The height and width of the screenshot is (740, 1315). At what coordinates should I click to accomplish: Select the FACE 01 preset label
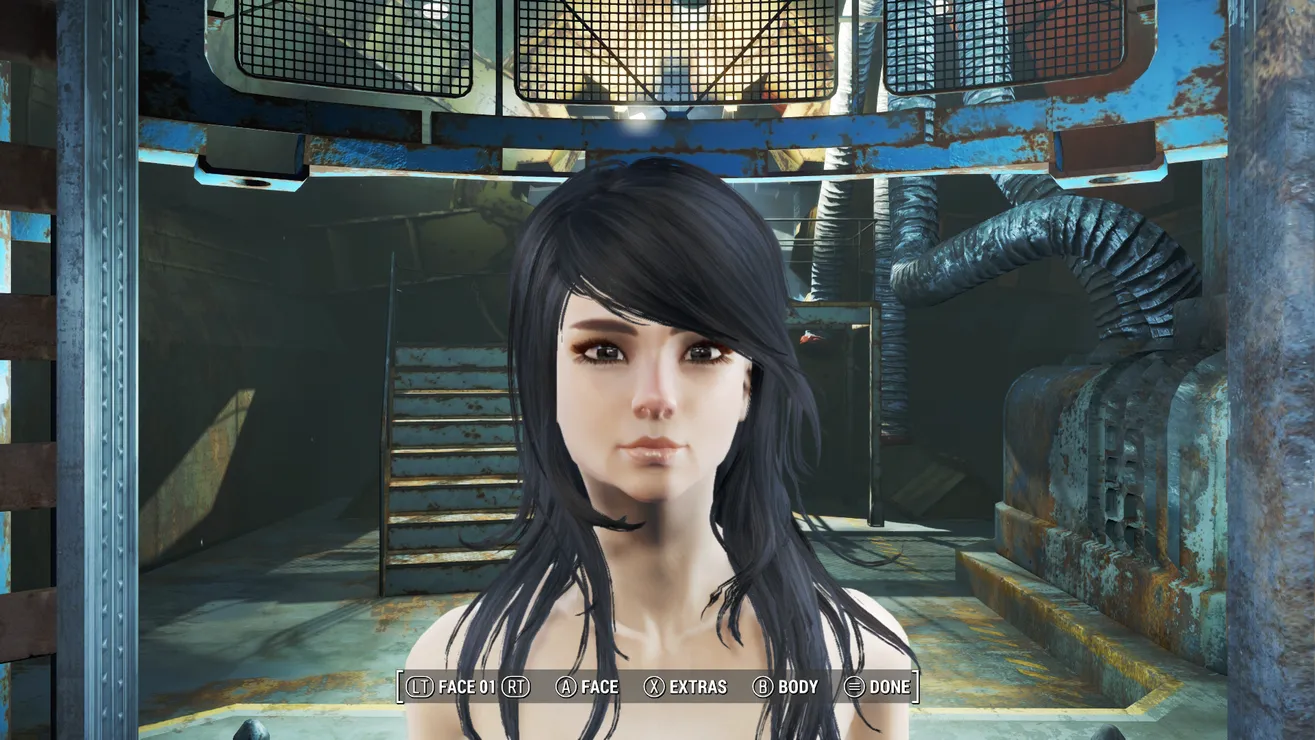coord(466,687)
